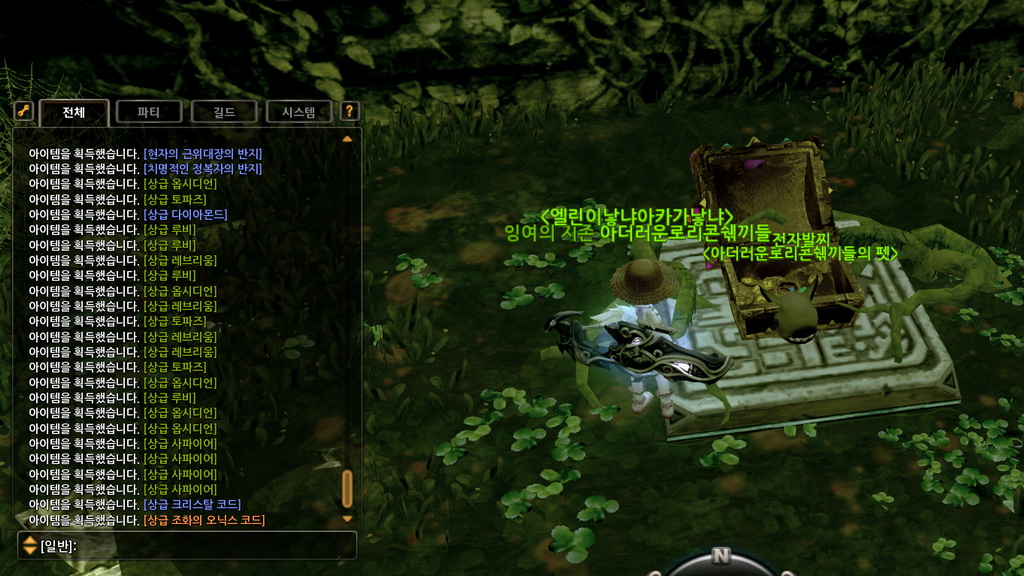Inspect the 상급 다이아몬드 item link
The image size is (1024, 576).
(x=185, y=214)
